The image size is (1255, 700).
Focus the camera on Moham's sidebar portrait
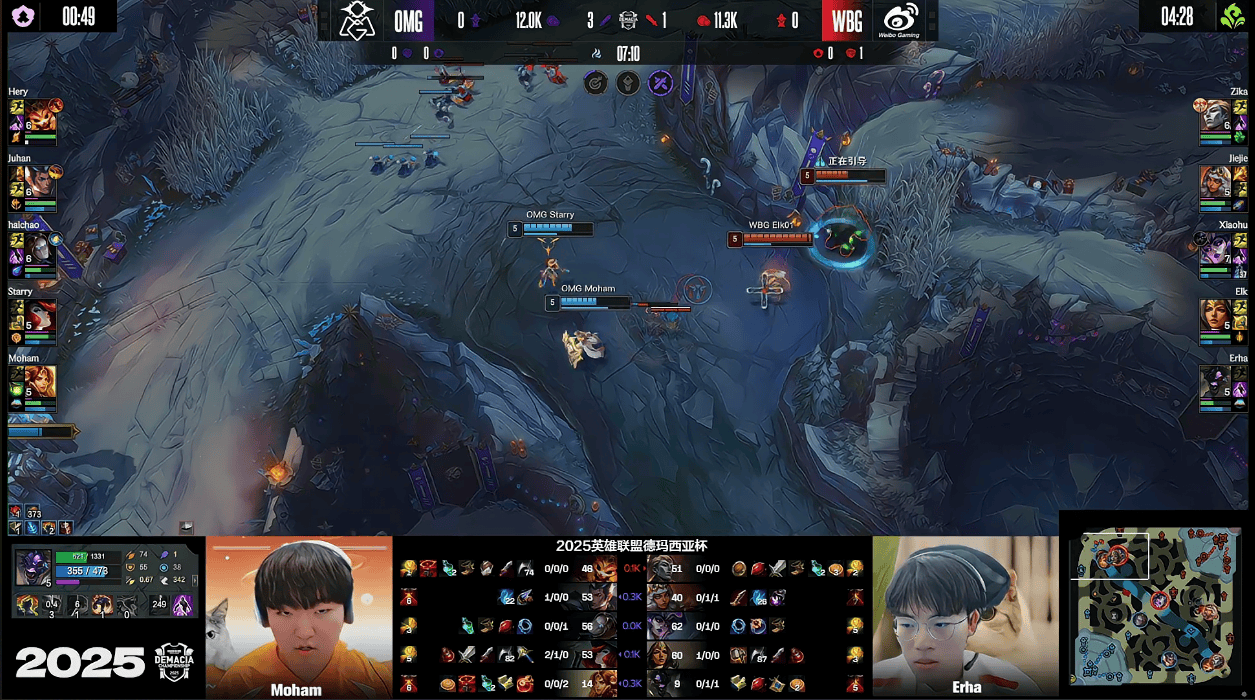click(40, 381)
